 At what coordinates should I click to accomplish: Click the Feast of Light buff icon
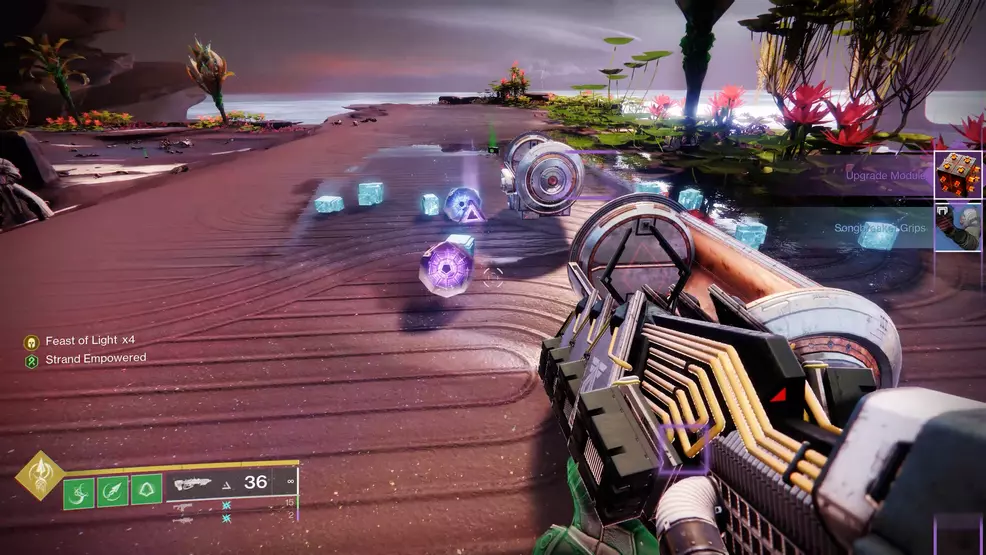point(31,341)
